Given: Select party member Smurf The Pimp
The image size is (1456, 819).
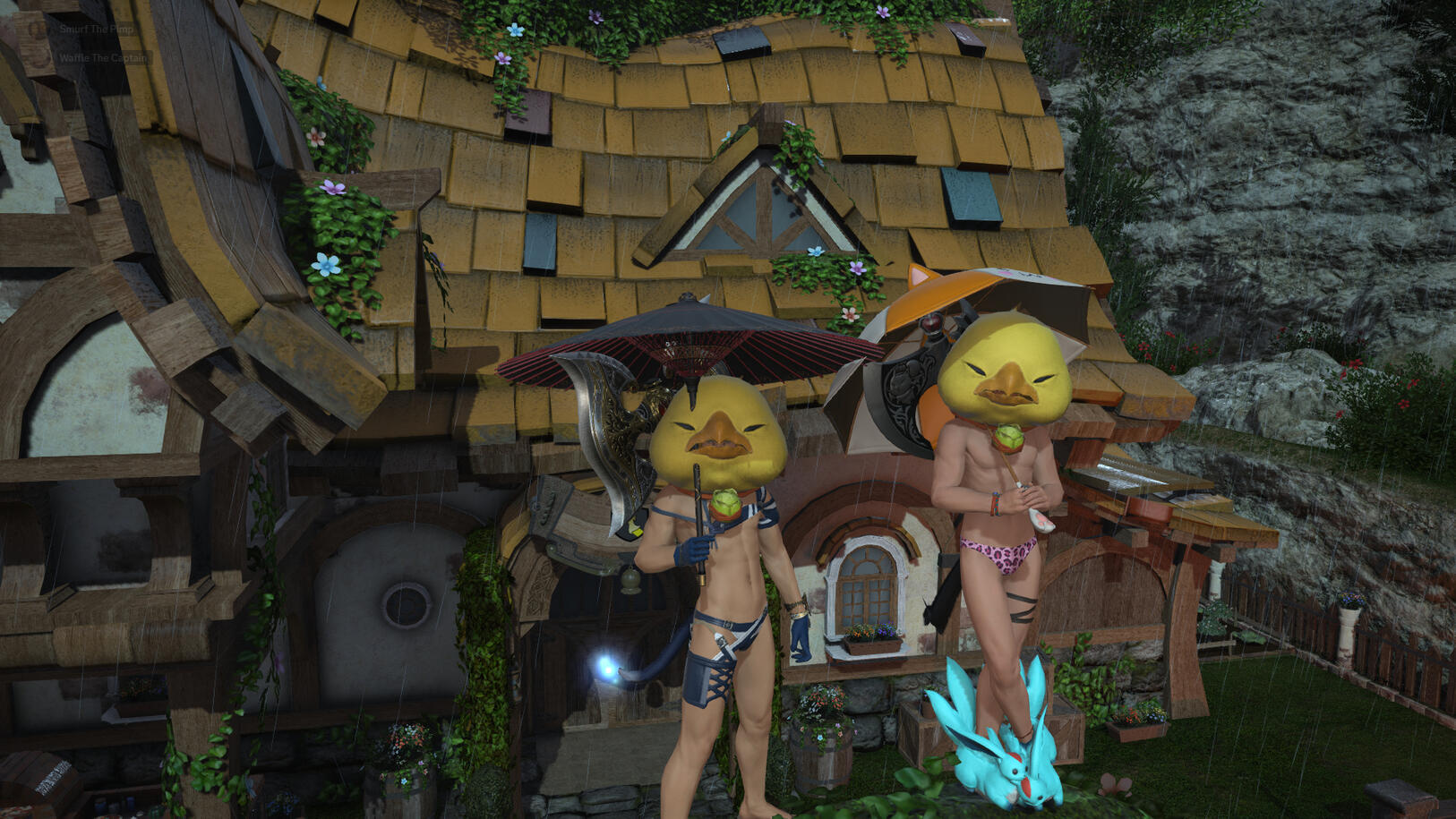Looking at the screenshot, I should pos(96,29).
